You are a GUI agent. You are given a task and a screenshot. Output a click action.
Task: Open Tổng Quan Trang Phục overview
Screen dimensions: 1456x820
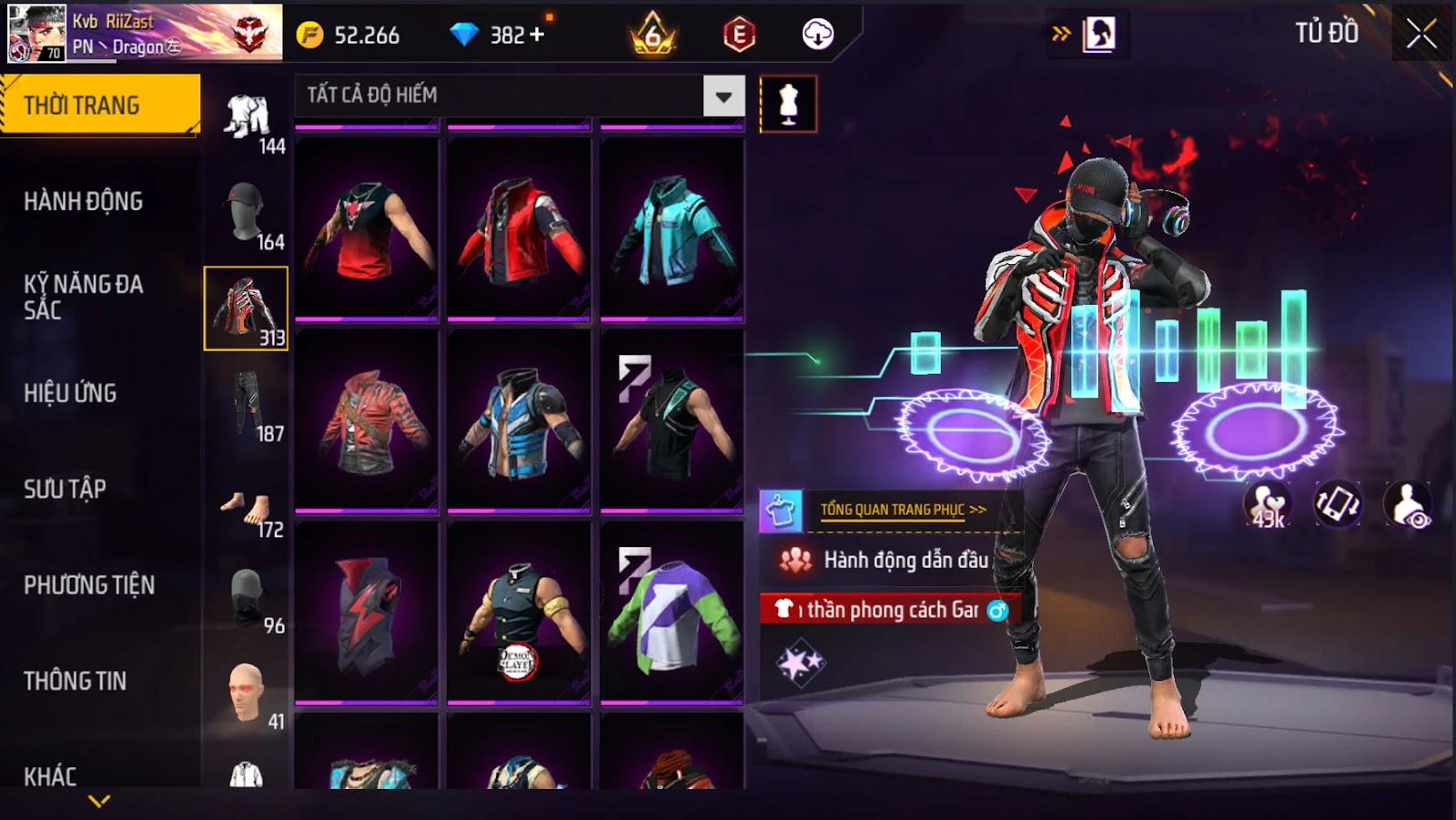[x=901, y=510]
